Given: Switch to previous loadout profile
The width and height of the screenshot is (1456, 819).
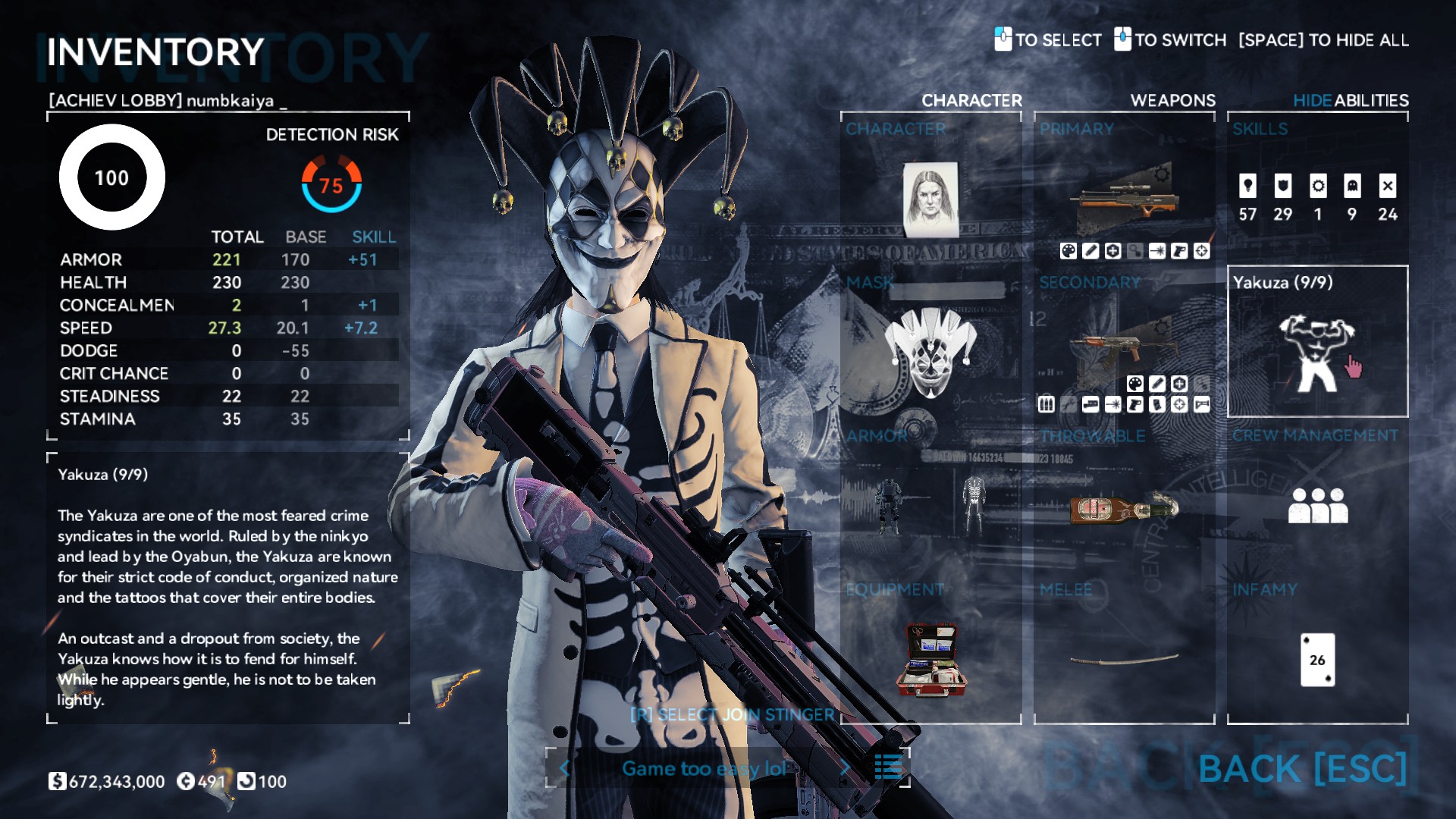Looking at the screenshot, I should (564, 768).
